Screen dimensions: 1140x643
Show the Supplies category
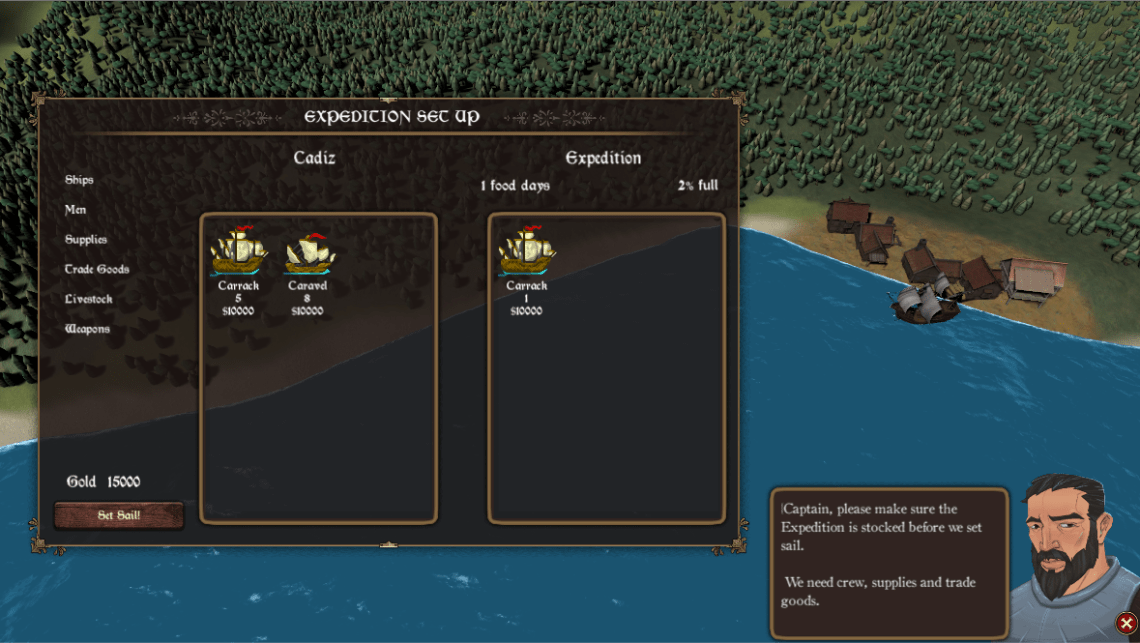(x=86, y=240)
